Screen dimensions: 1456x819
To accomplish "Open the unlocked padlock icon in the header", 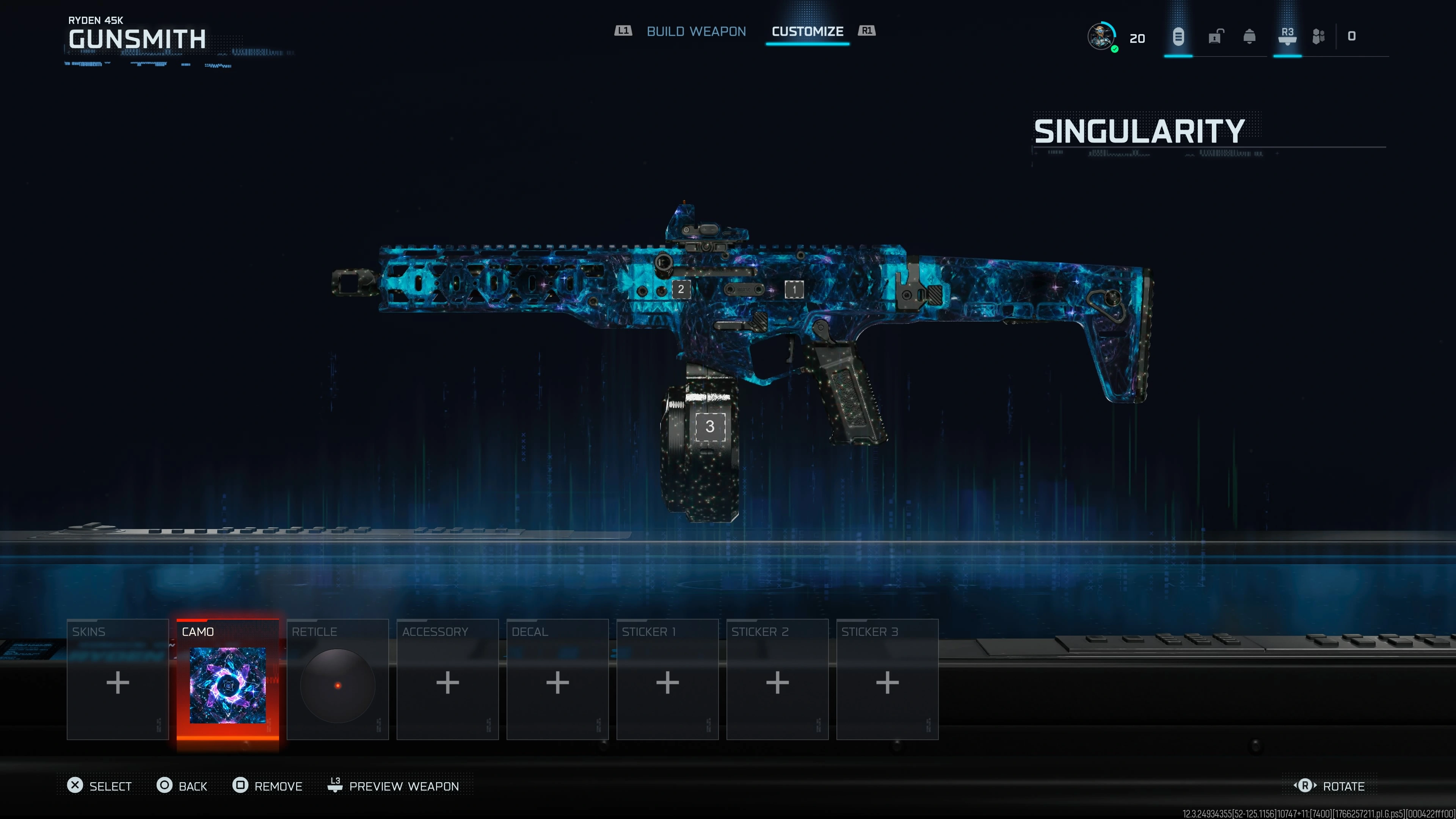I will pyautogui.click(x=1214, y=37).
